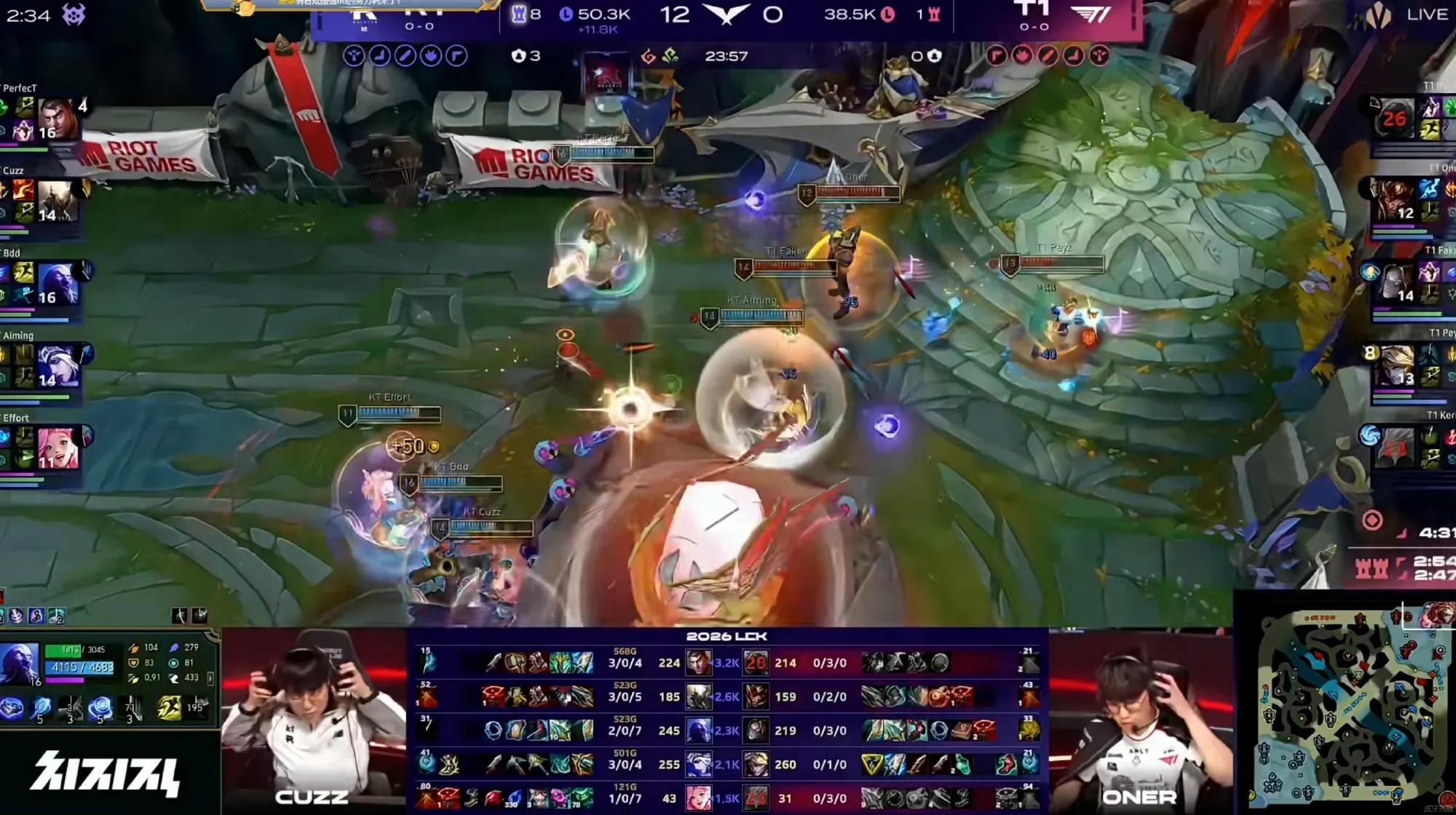The image size is (1456, 815).
Task: Expand the stats panel with the arrow
Action: [210, 678]
